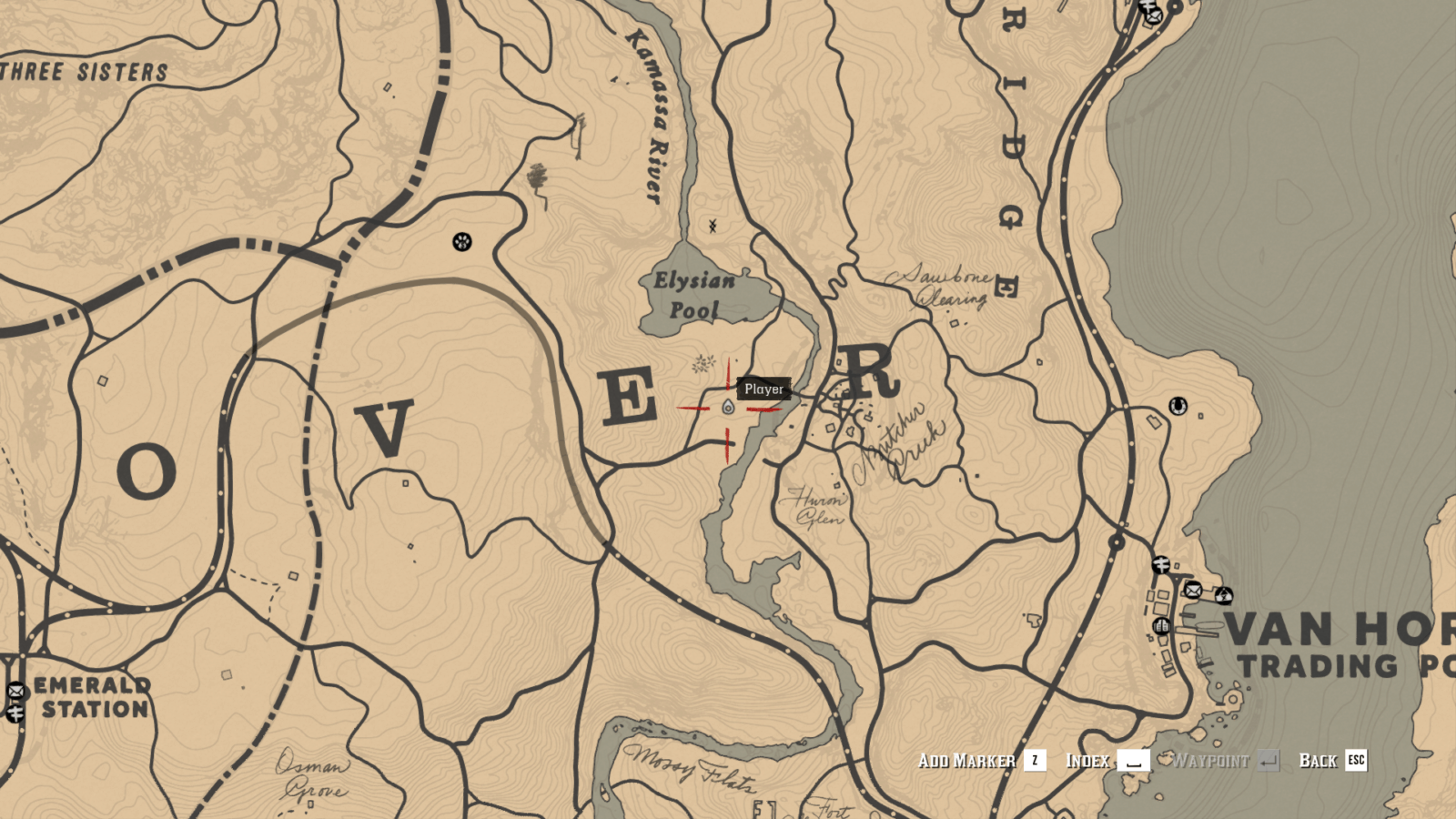
Task: Open the Index menu
Action: coord(1088,761)
